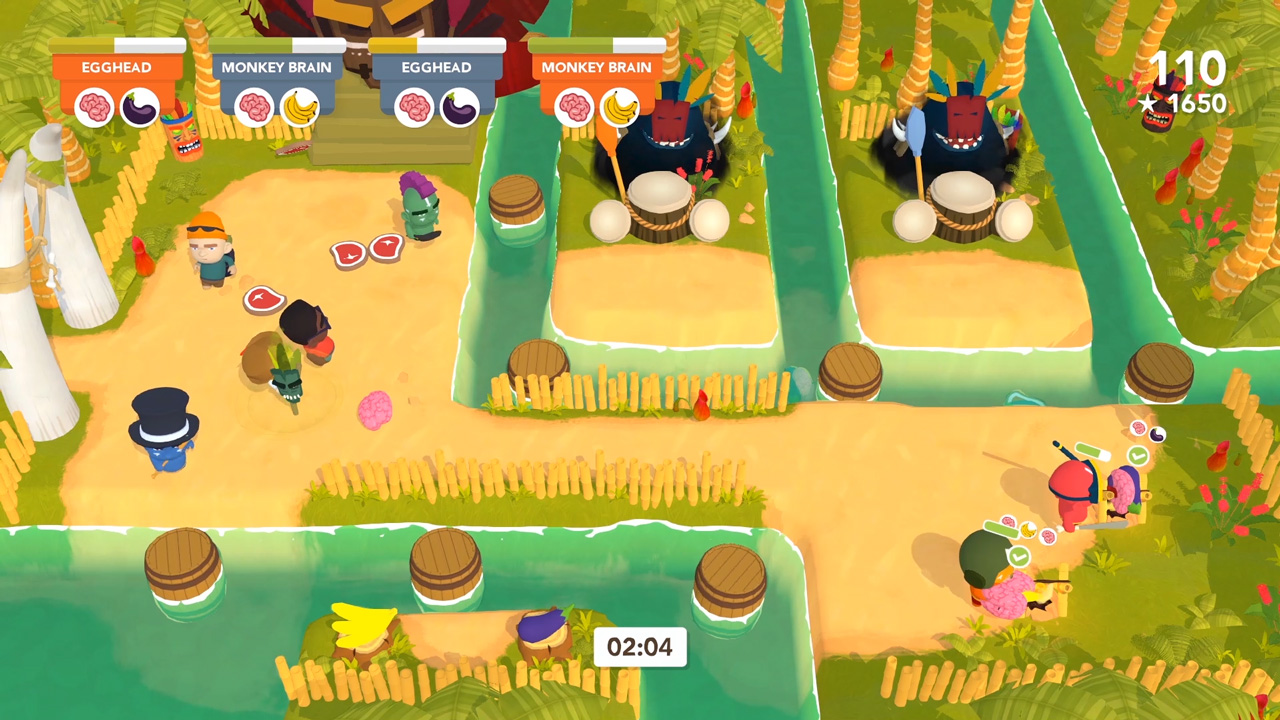The width and height of the screenshot is (1280, 720).
Task: Select the brain icon on the first EGGHEAD order
Action: [x=97, y=107]
